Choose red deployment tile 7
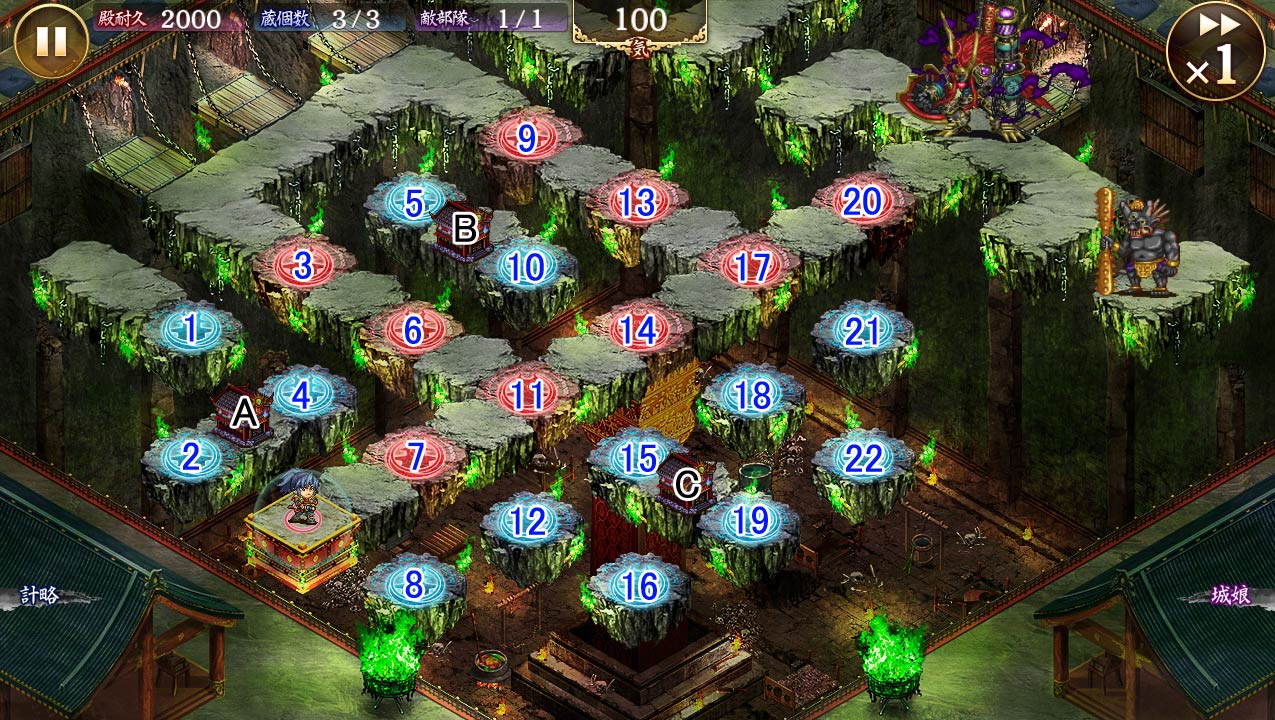The width and height of the screenshot is (1275, 720). point(414,457)
